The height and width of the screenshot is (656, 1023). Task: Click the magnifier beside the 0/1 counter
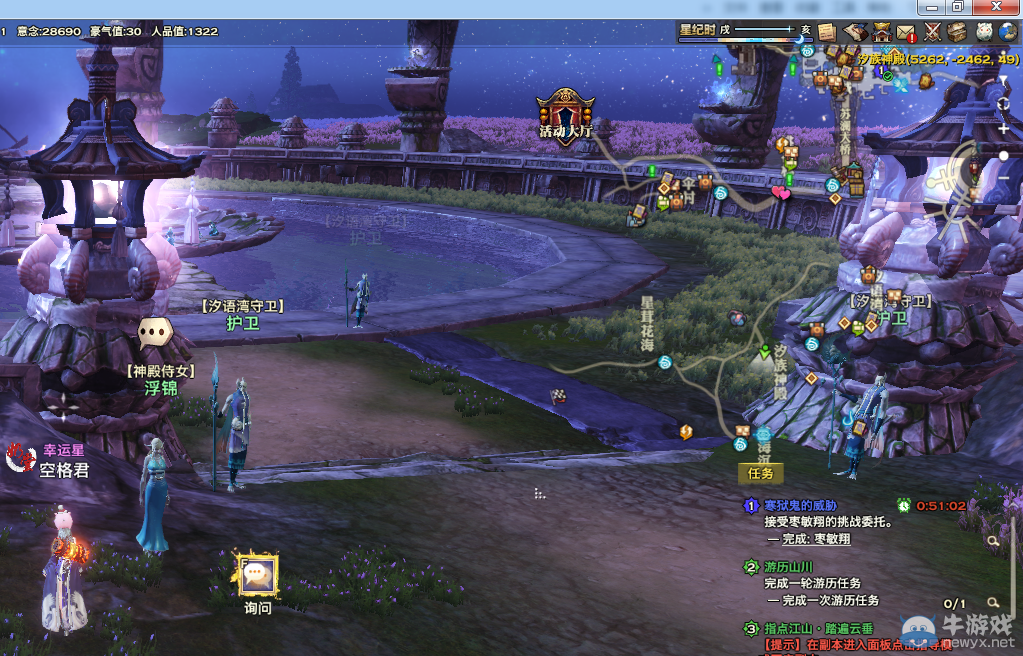(x=993, y=603)
